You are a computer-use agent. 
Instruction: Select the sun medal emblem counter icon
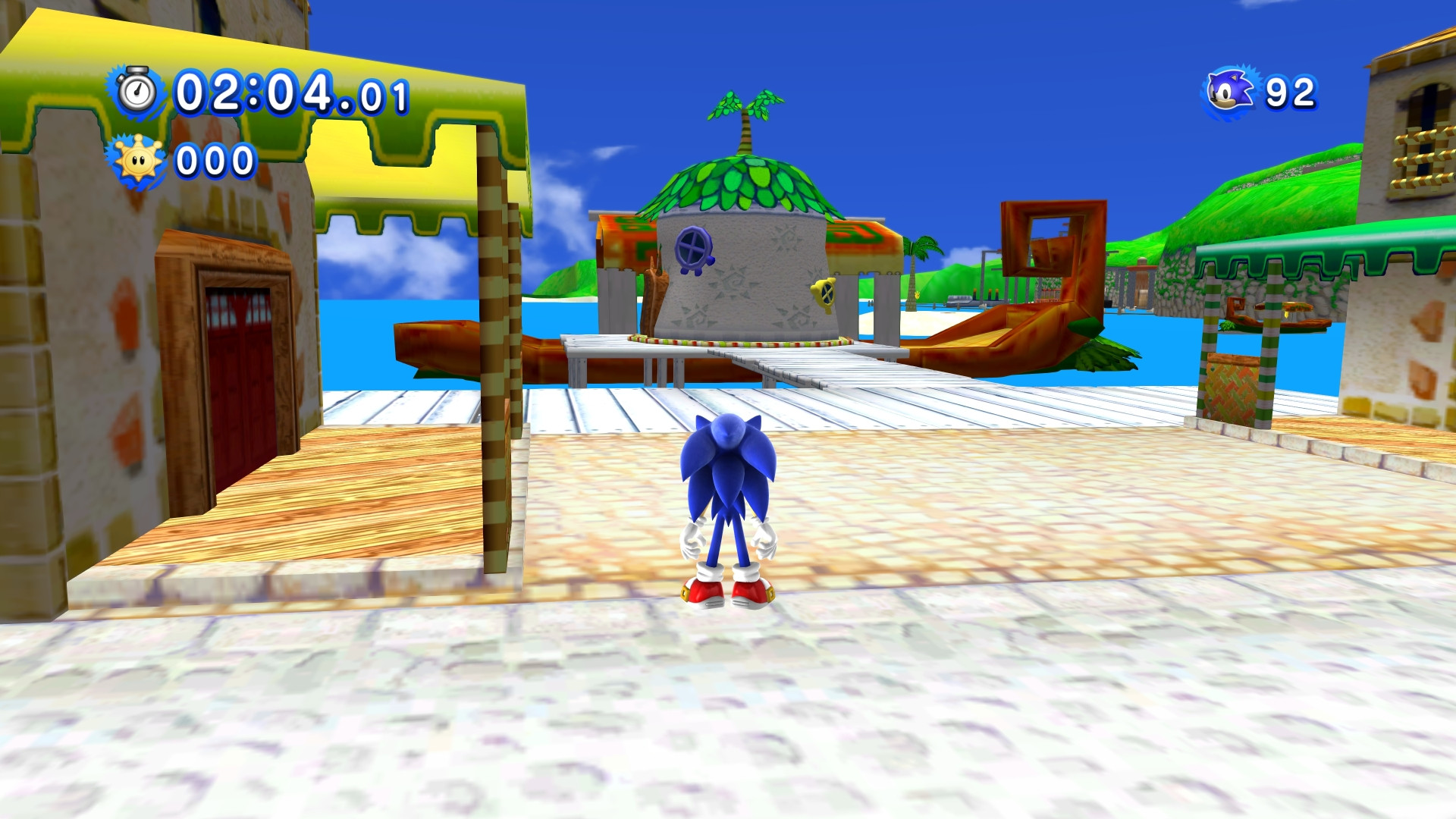click(x=136, y=158)
